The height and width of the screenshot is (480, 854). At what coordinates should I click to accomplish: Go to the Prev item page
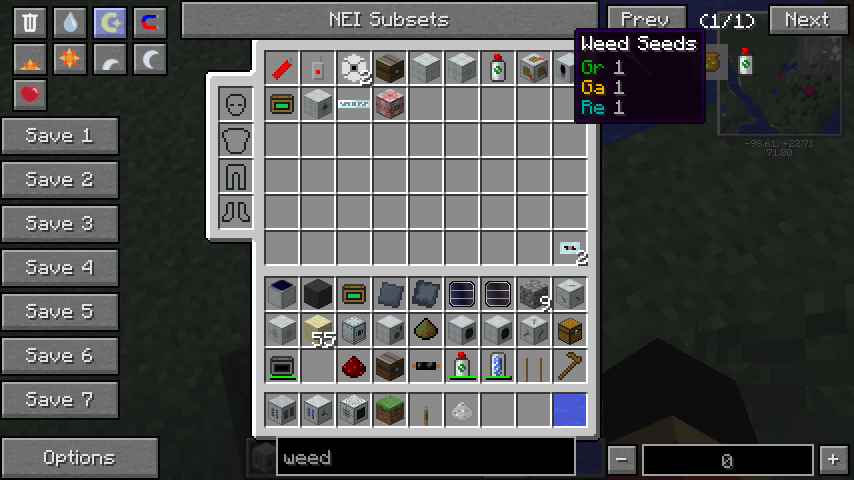click(645, 19)
